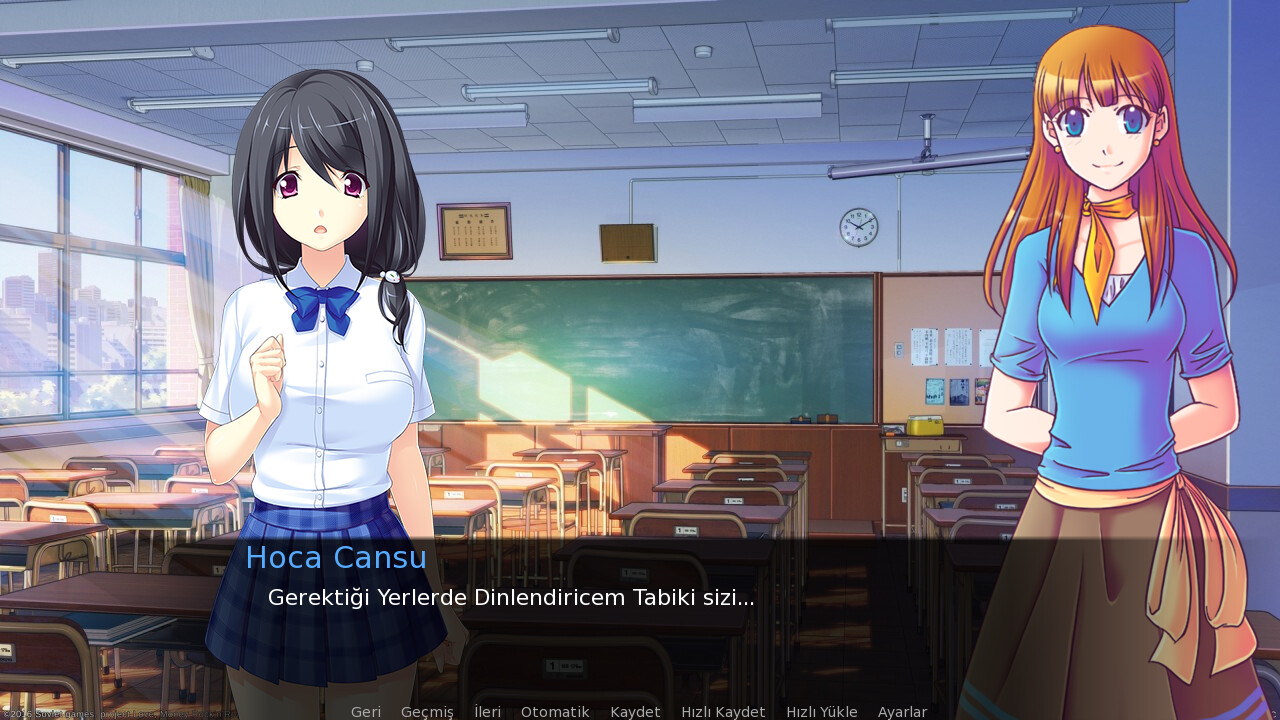Enable Otomatik auto-advance mode
The image size is (1280, 720).
pos(555,712)
